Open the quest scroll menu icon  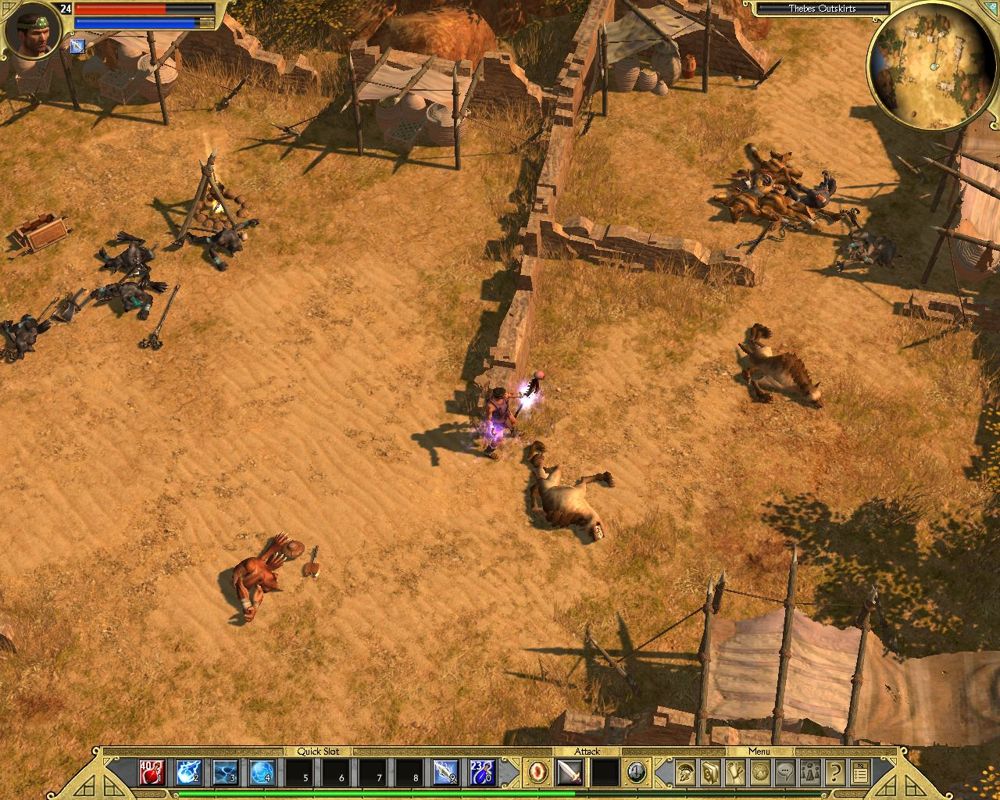coord(735,772)
